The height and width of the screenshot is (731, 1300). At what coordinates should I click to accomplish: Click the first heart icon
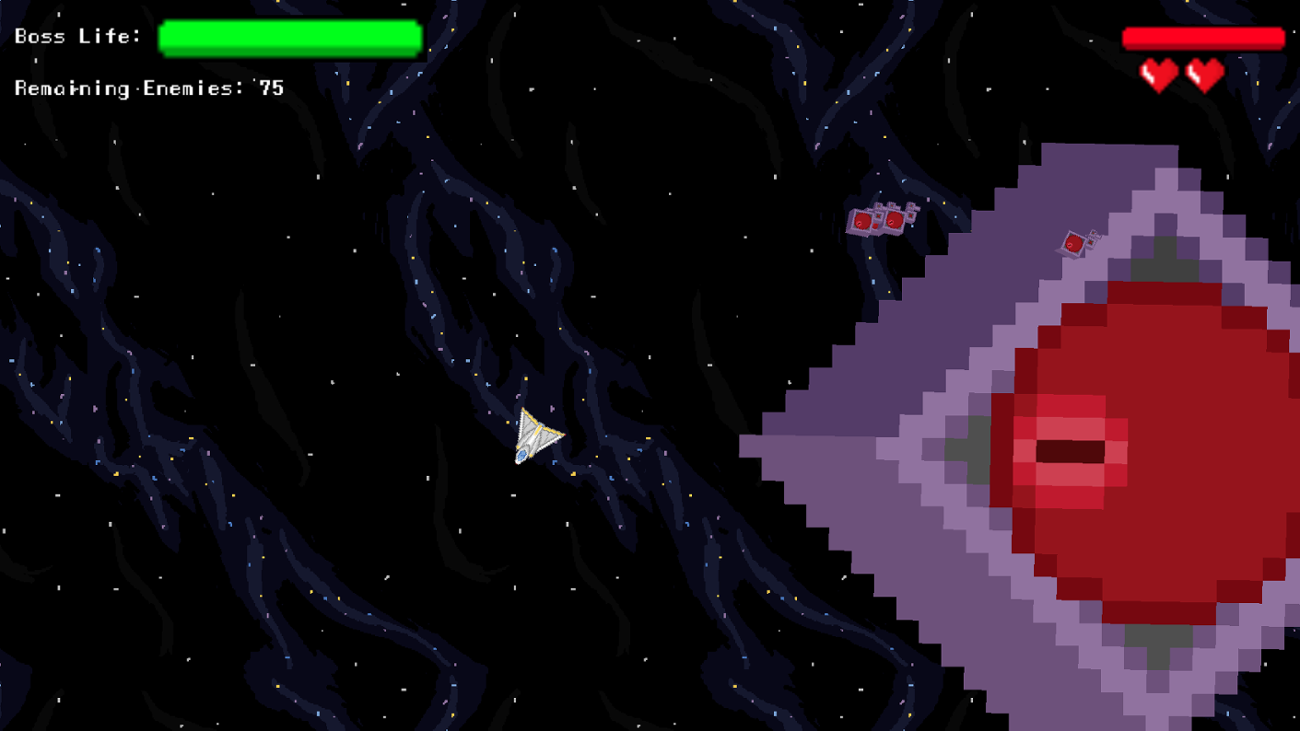[x=1157, y=73]
